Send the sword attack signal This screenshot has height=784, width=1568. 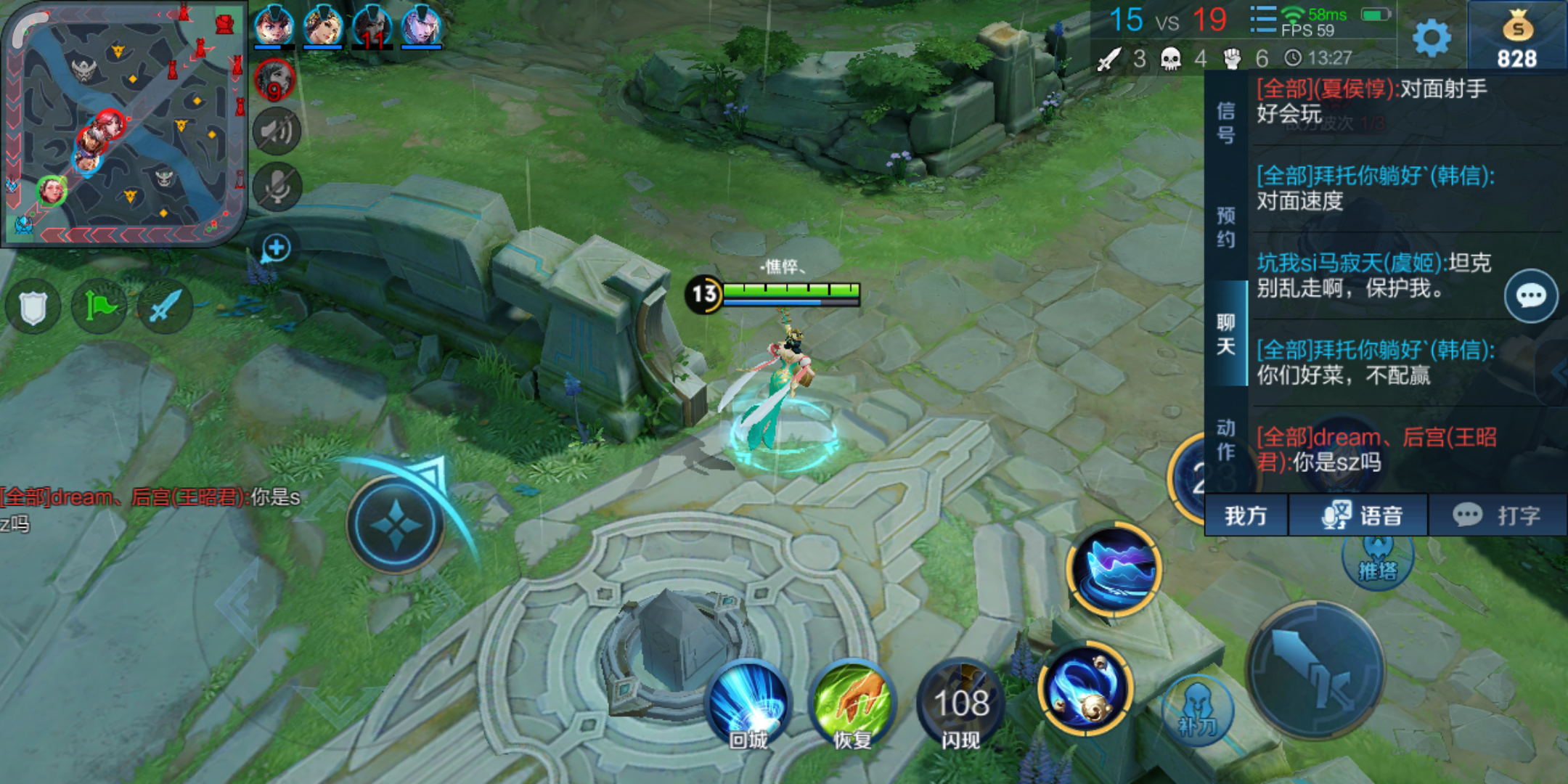pos(165,306)
